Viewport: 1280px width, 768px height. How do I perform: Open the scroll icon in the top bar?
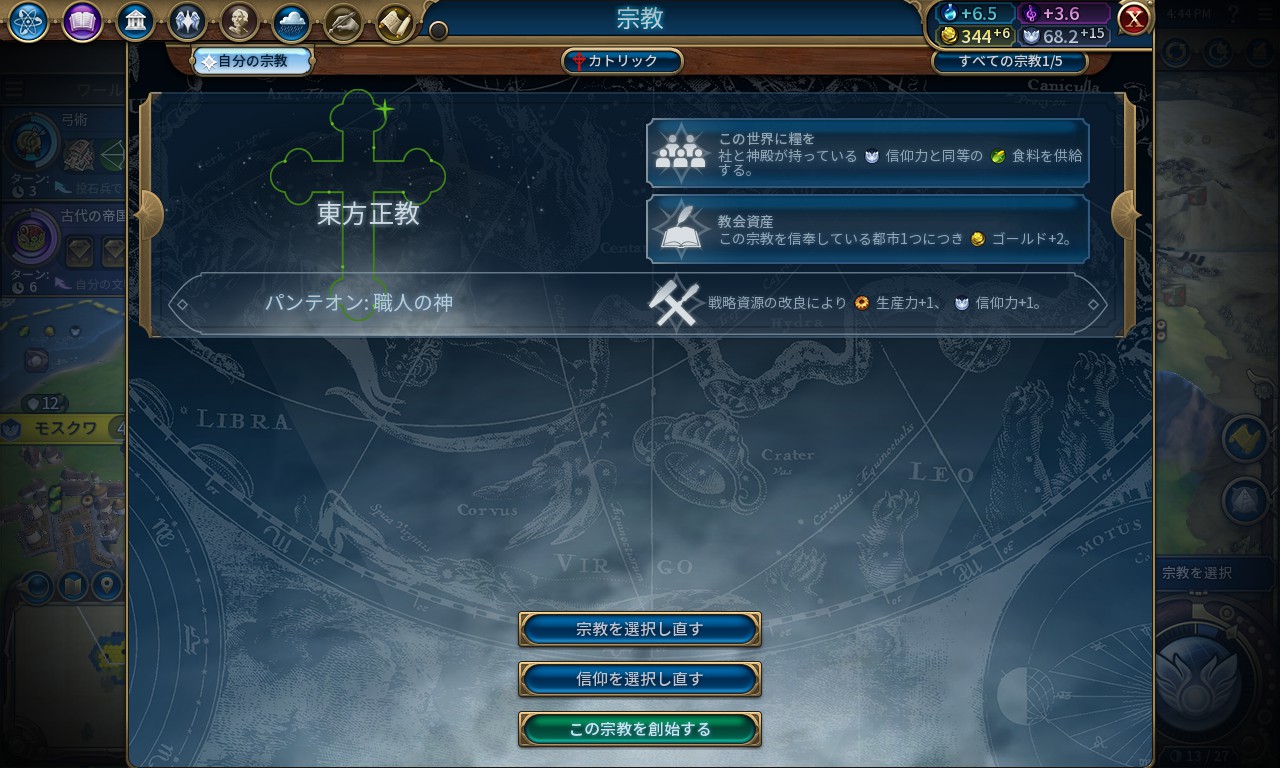point(396,22)
